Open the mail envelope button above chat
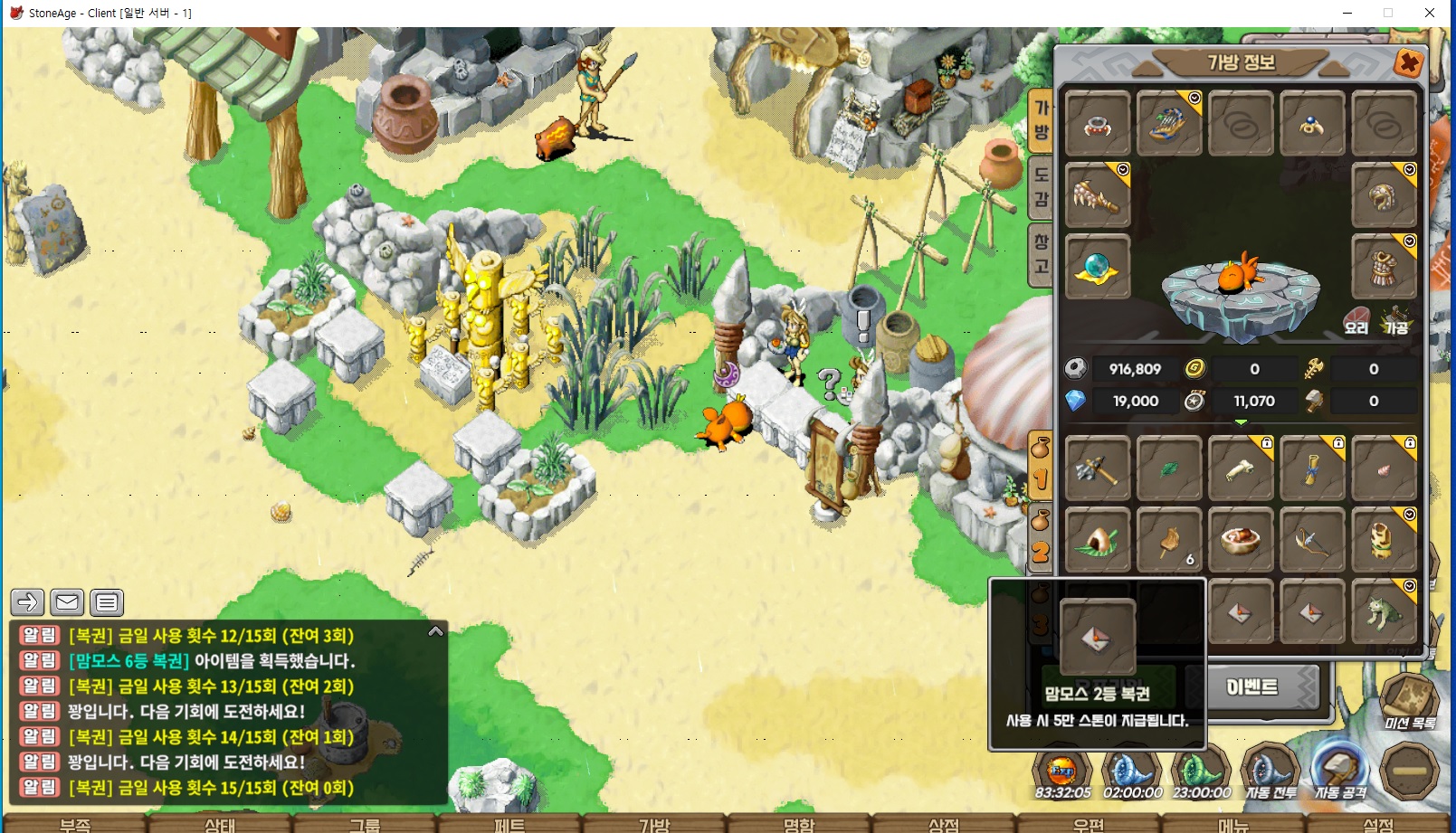 [67, 602]
